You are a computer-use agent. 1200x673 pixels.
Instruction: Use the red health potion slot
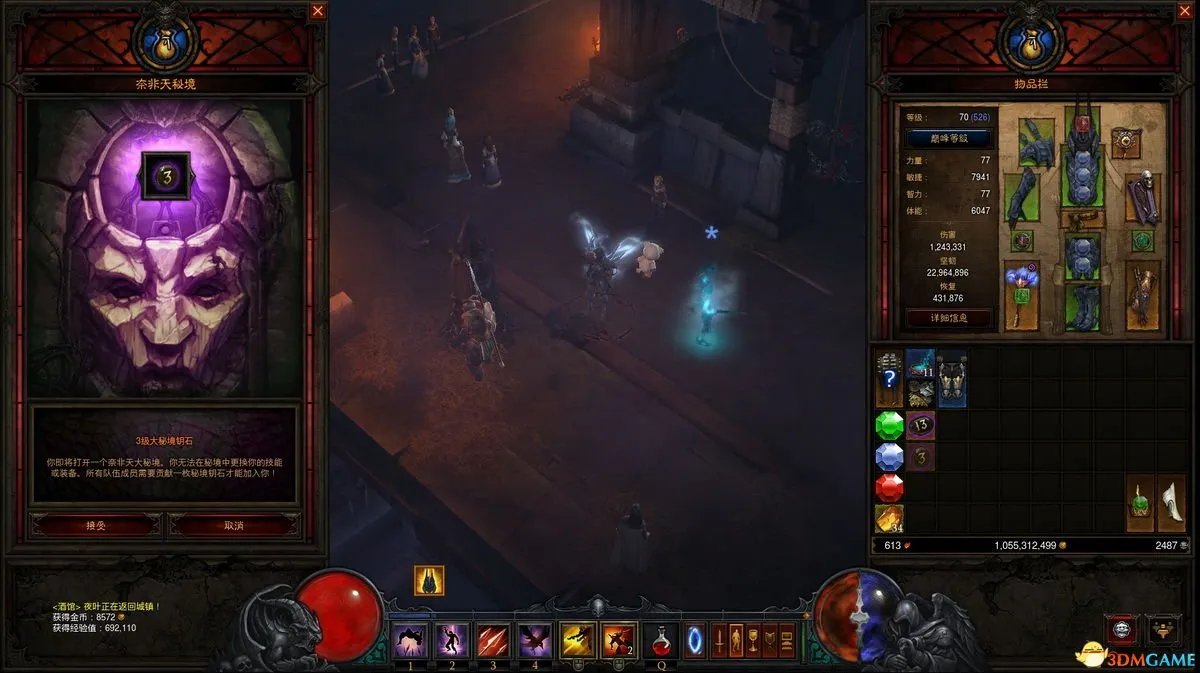coord(660,639)
